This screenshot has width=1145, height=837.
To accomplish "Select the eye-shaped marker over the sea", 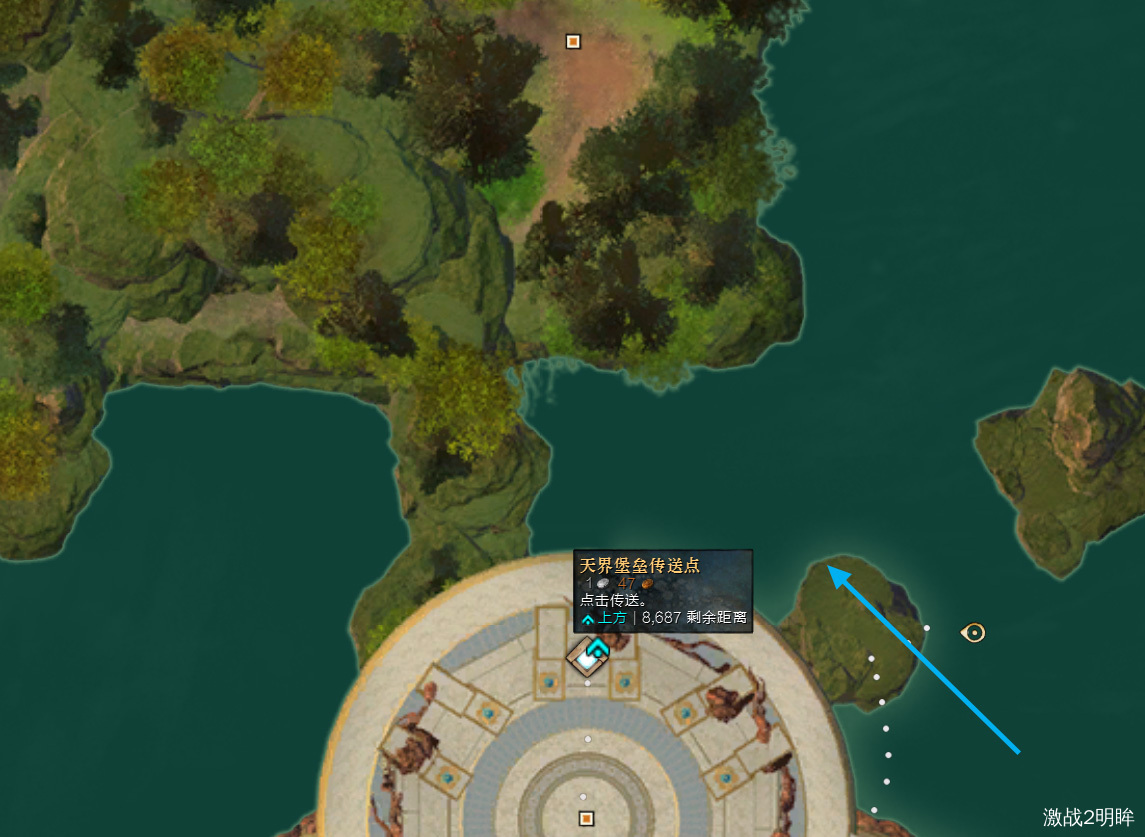I will 973,632.
